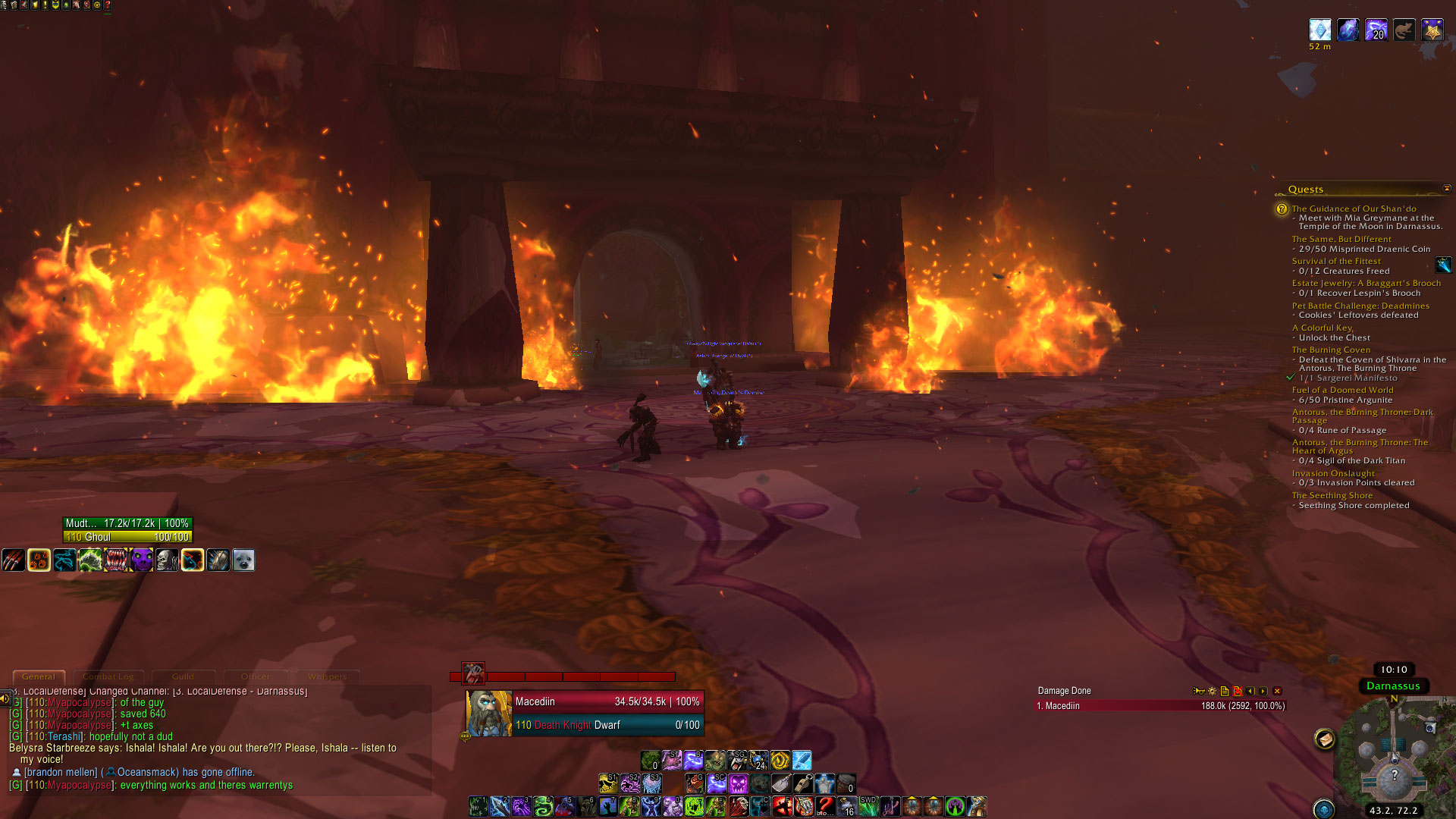
Task: Open damage meter settings gear
Action: (x=1212, y=691)
